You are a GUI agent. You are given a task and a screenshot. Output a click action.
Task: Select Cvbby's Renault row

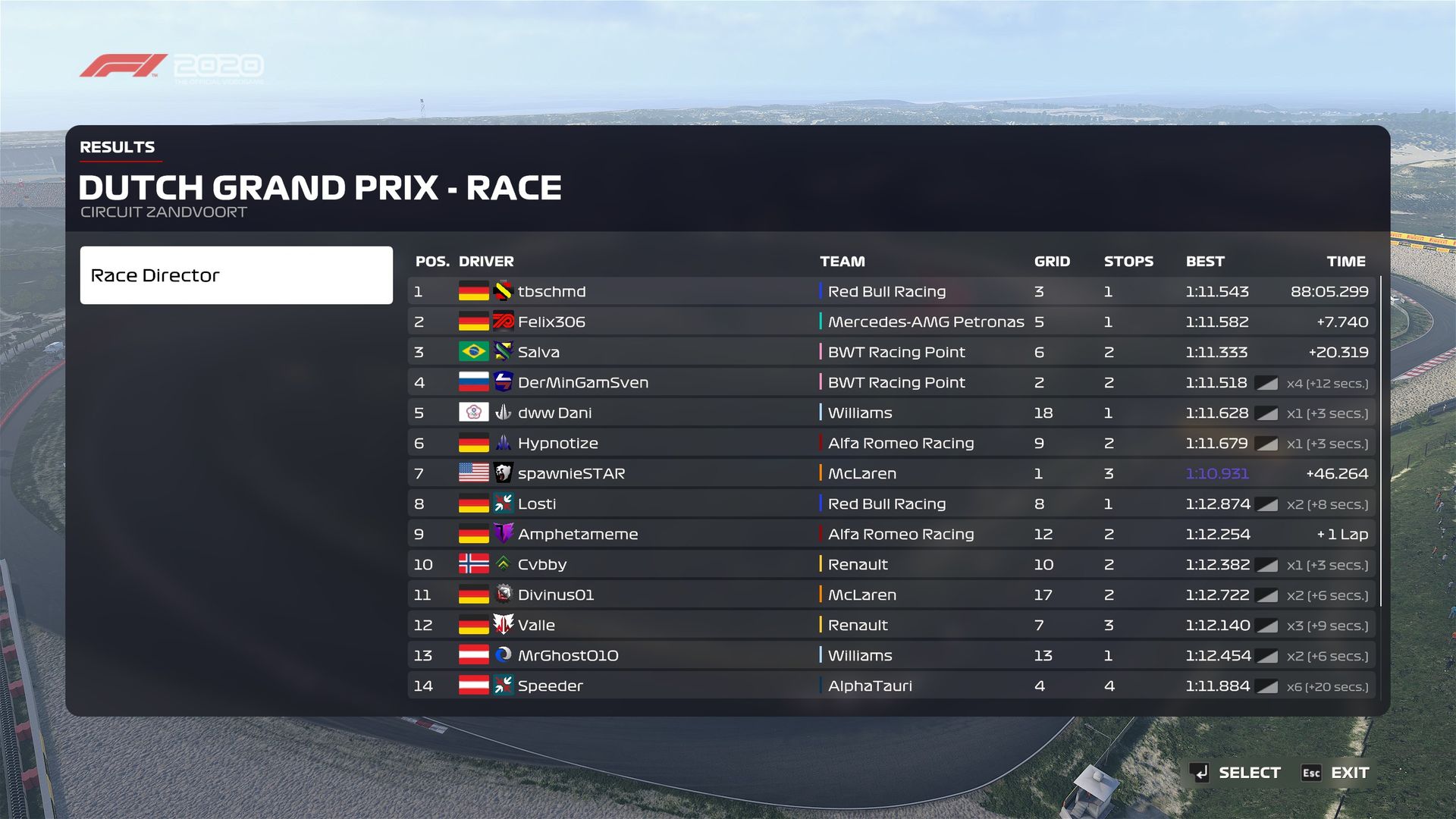point(891,564)
